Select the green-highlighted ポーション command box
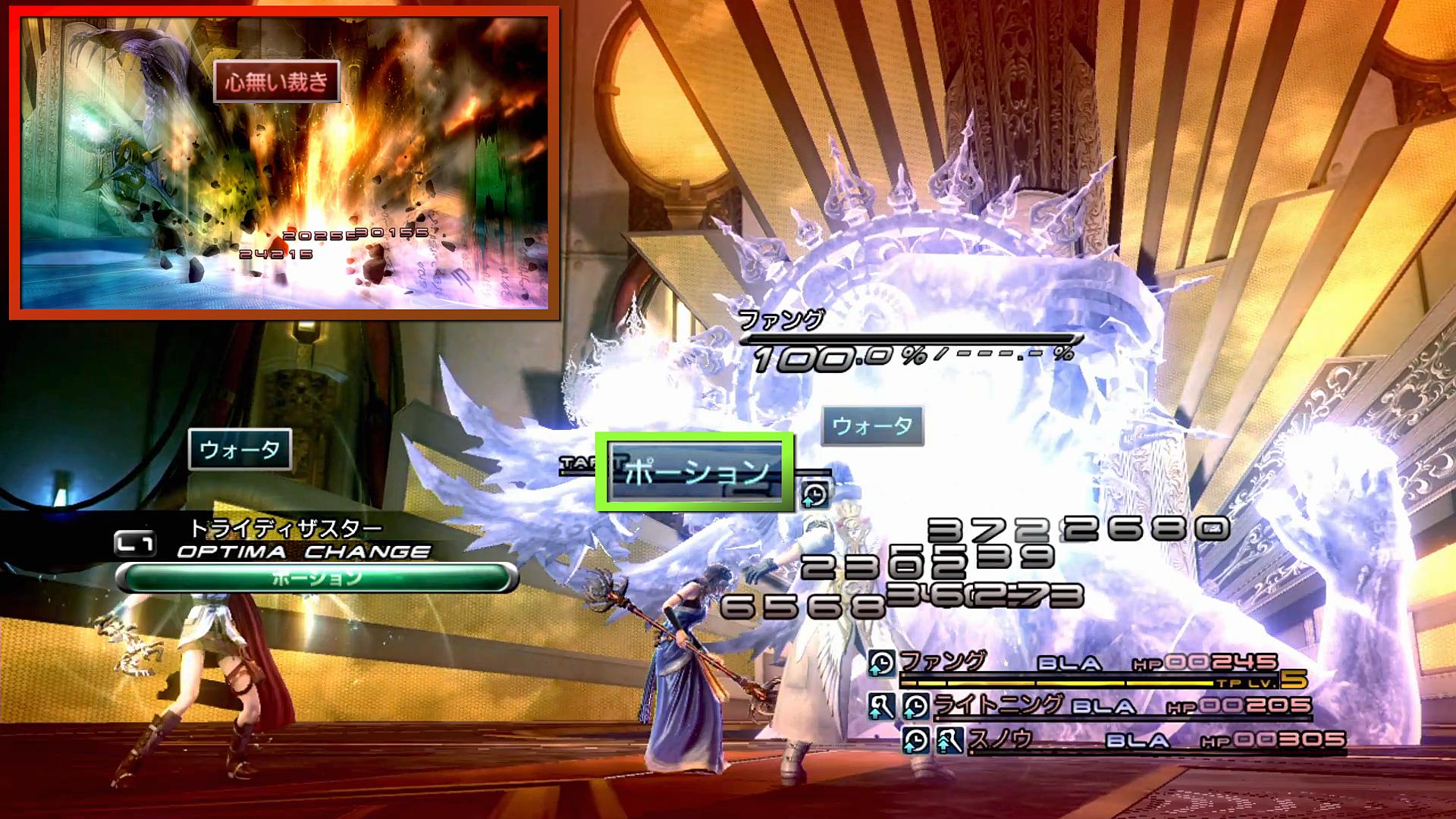1456x819 pixels. 695,472
